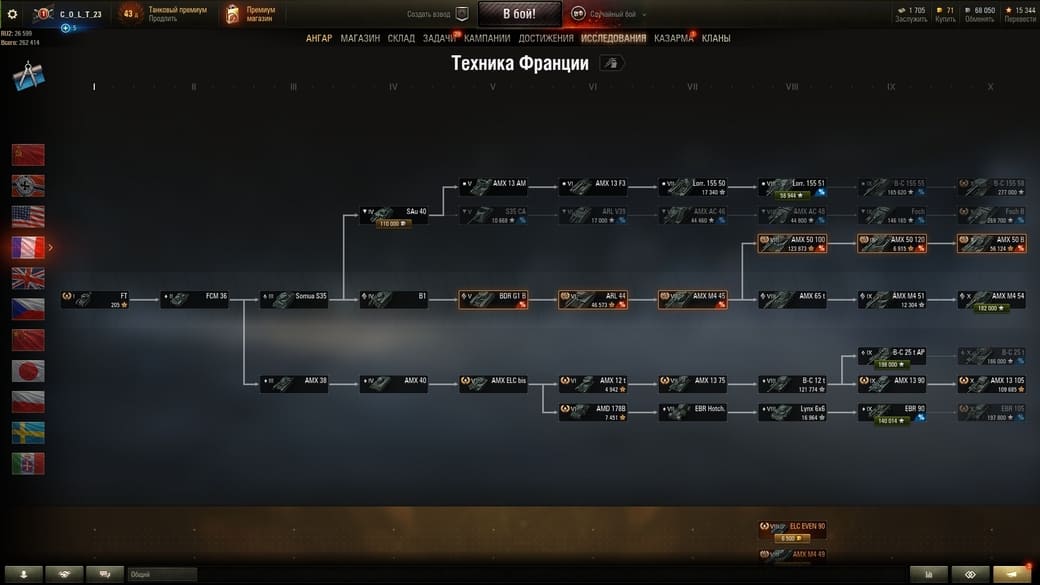This screenshot has height=585, width=1040.
Task: Open the КАЗАРМА tab
Action: pyautogui.click(x=673, y=38)
